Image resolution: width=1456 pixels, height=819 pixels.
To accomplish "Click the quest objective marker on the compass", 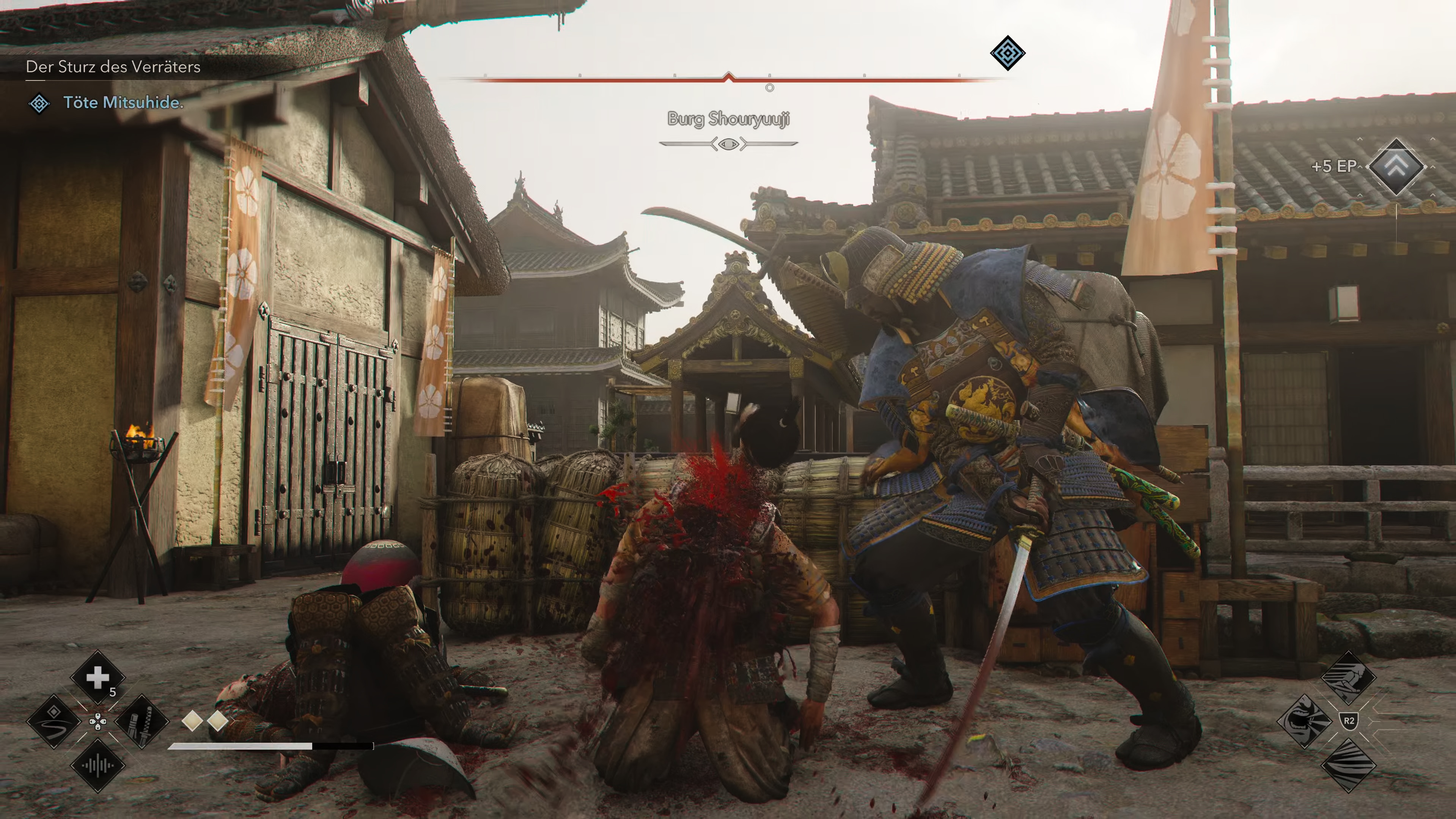I will point(1007,53).
